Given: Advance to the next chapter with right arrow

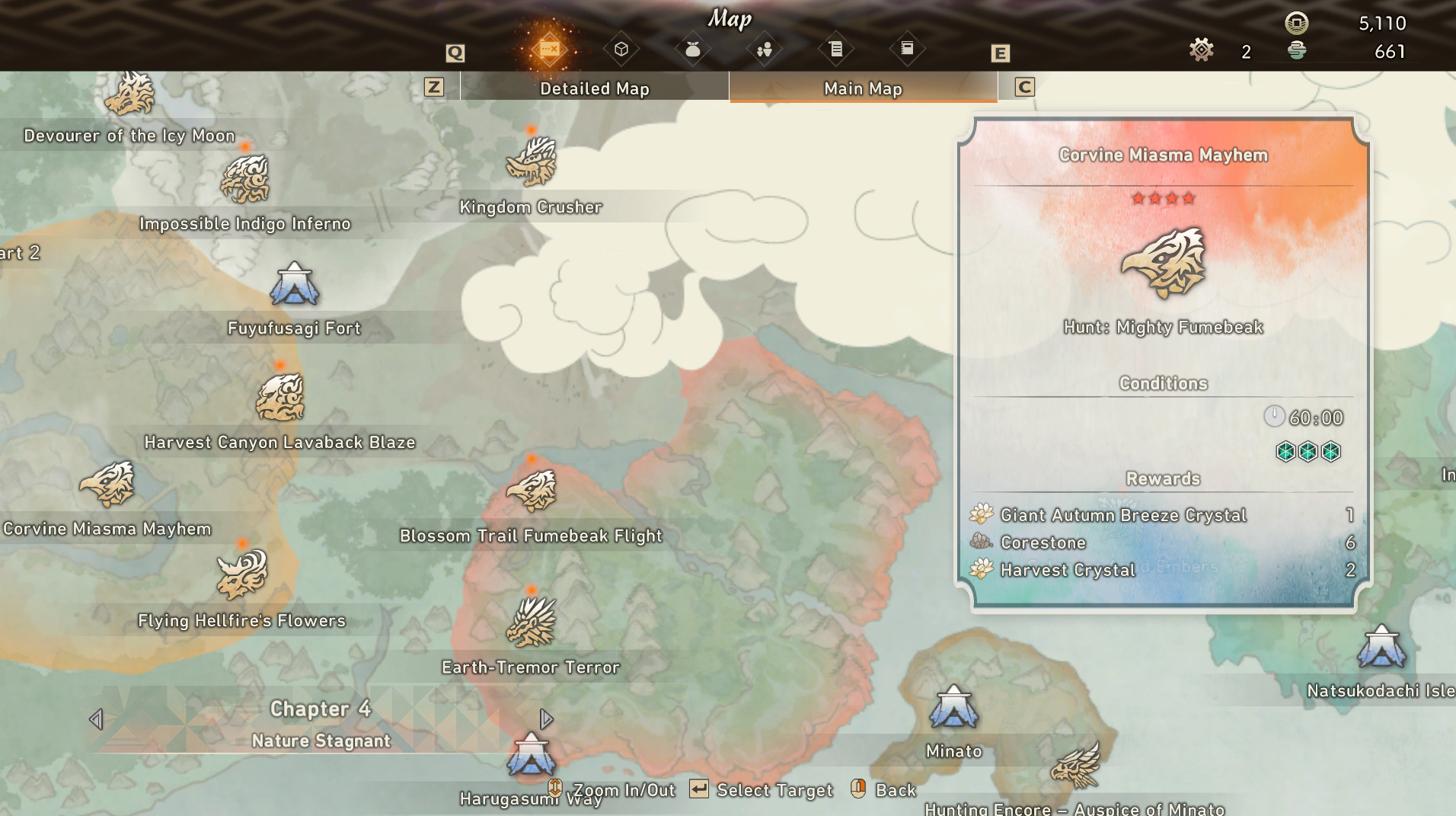Looking at the screenshot, I should click(546, 719).
